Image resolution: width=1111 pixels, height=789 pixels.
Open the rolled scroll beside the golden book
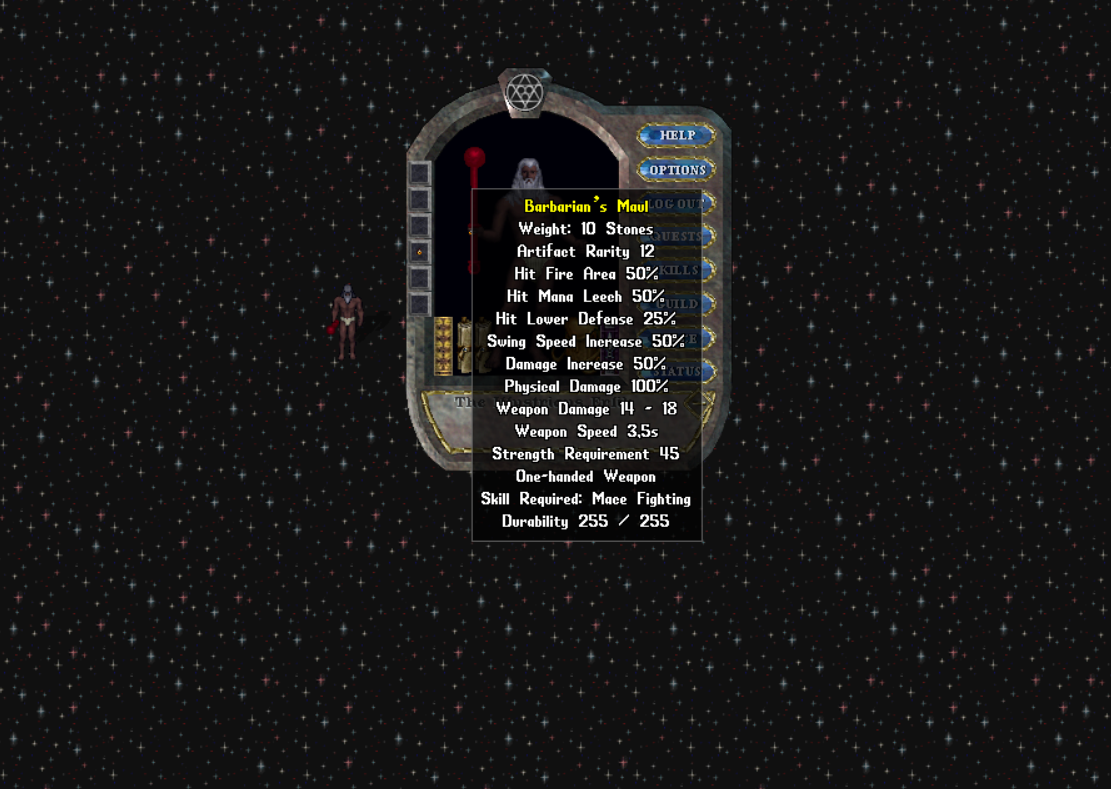[x=464, y=346]
